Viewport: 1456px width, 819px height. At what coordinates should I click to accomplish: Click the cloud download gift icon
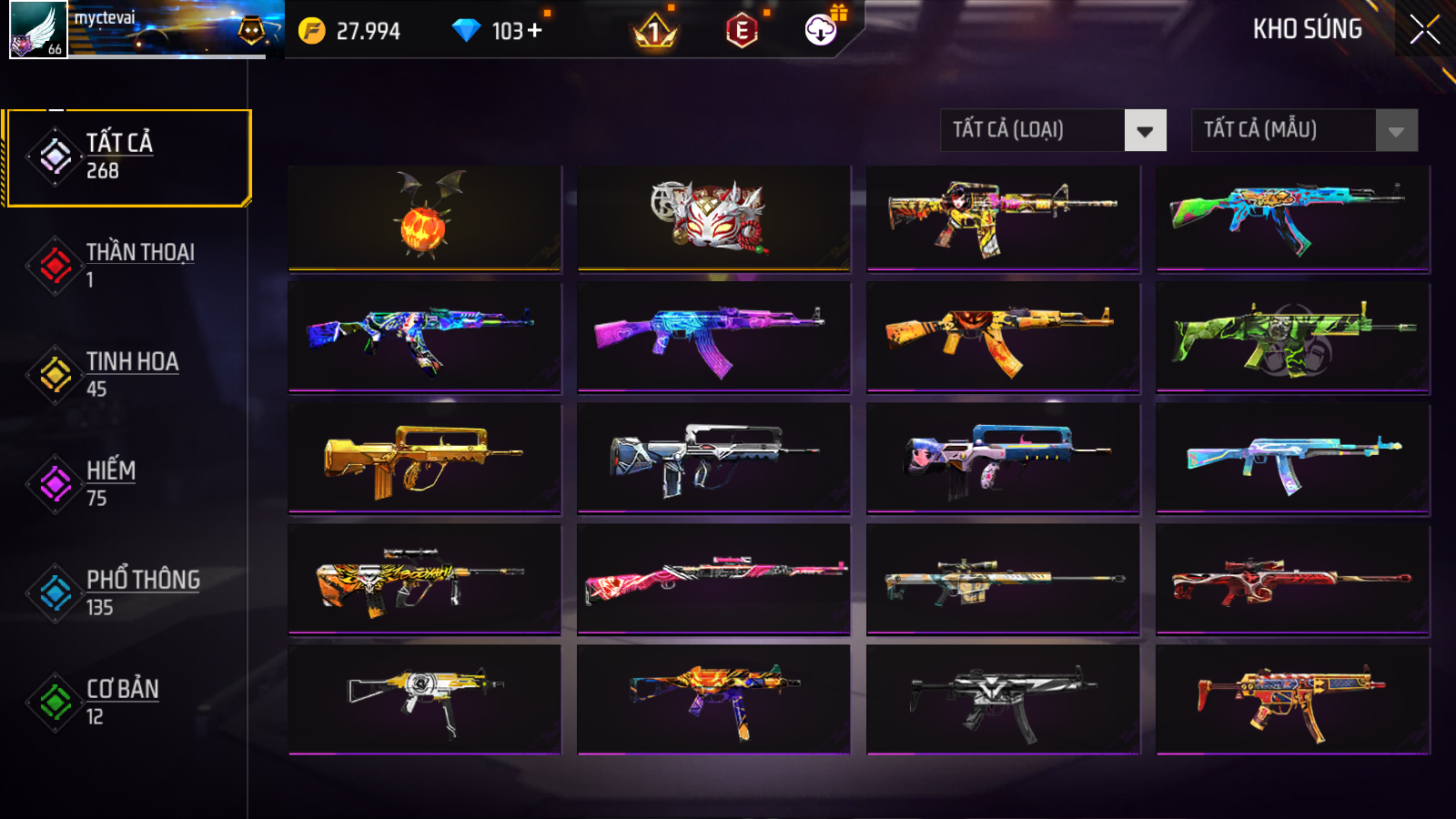tap(821, 30)
